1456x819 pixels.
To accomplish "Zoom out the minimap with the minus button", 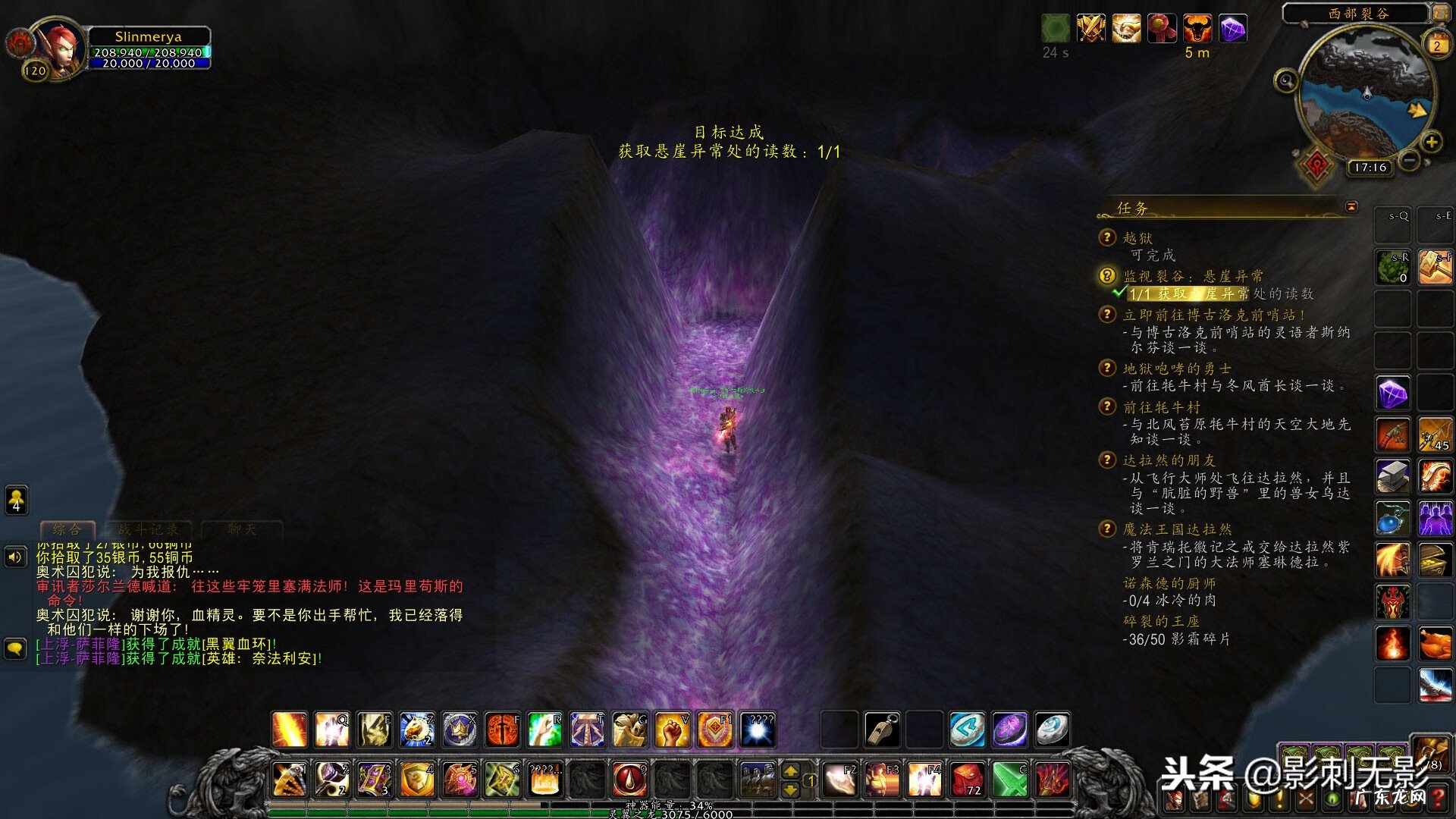I will click(1409, 161).
